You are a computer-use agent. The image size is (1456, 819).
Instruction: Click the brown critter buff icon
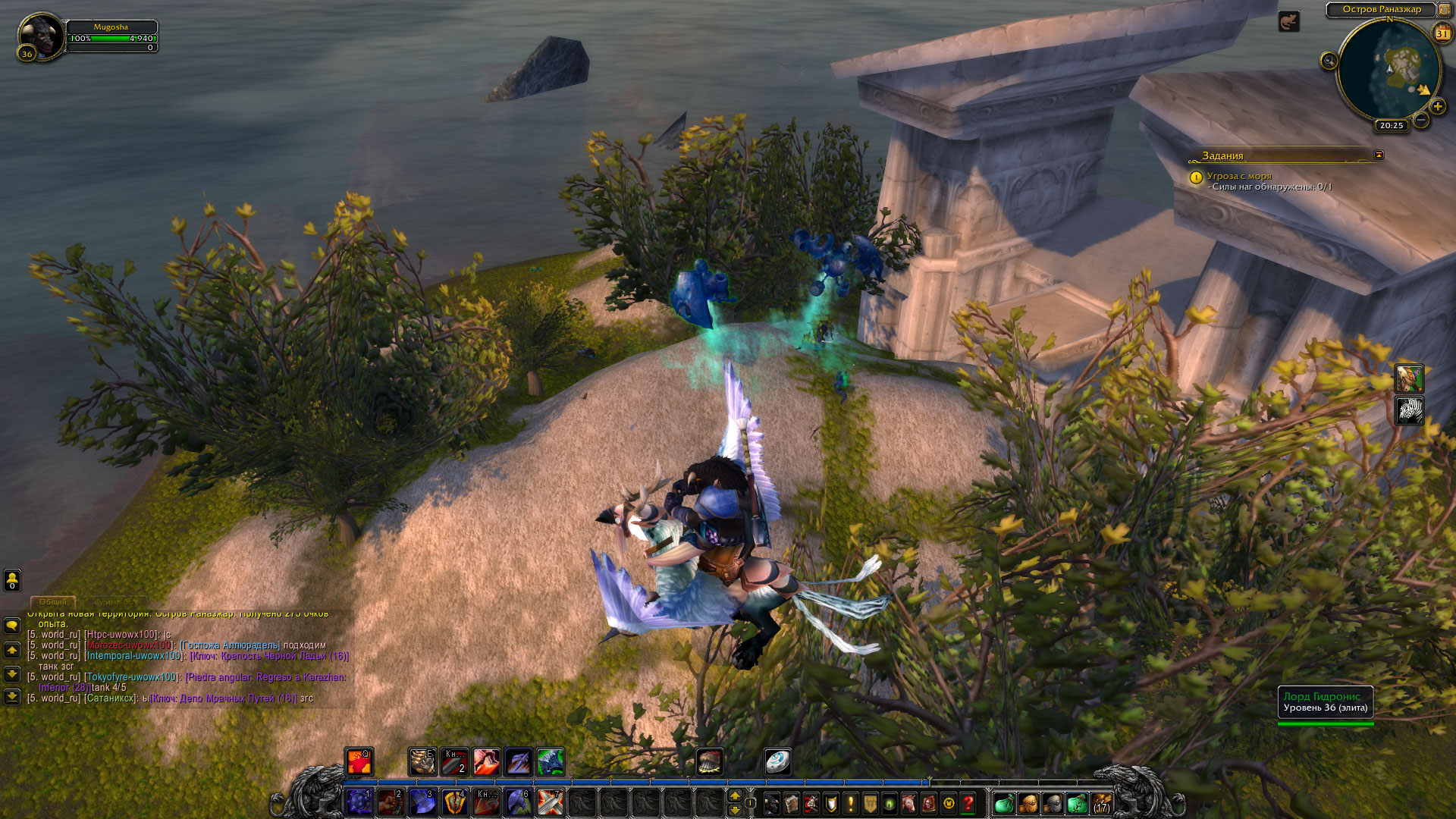point(1288,22)
